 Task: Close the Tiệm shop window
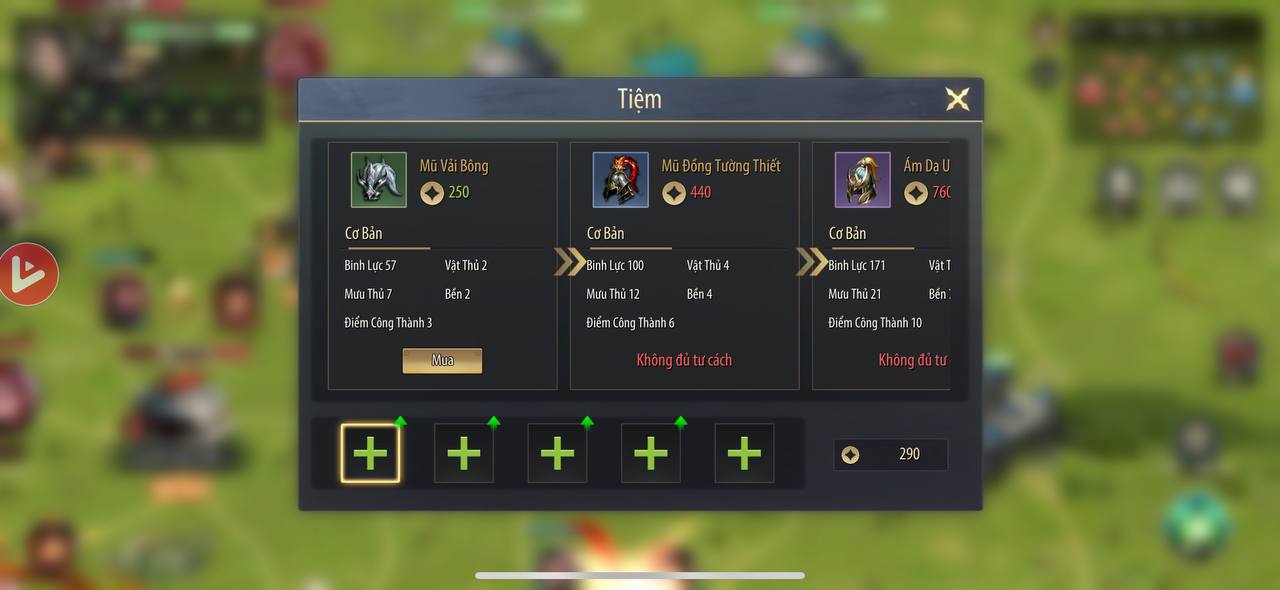957,99
